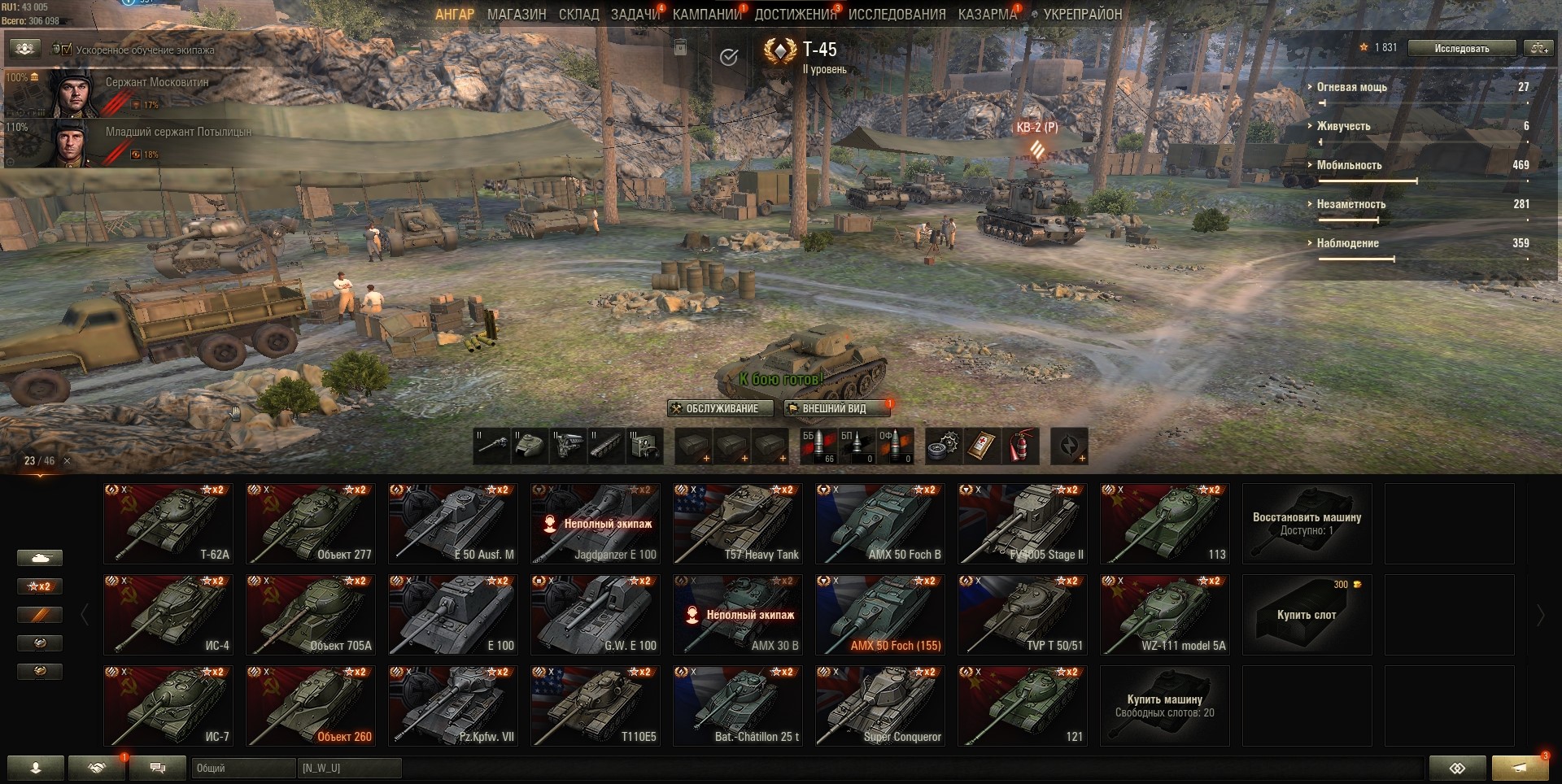Toggle the x2 experience carousel filter
This screenshot has width=1562, height=784.
click(39, 586)
